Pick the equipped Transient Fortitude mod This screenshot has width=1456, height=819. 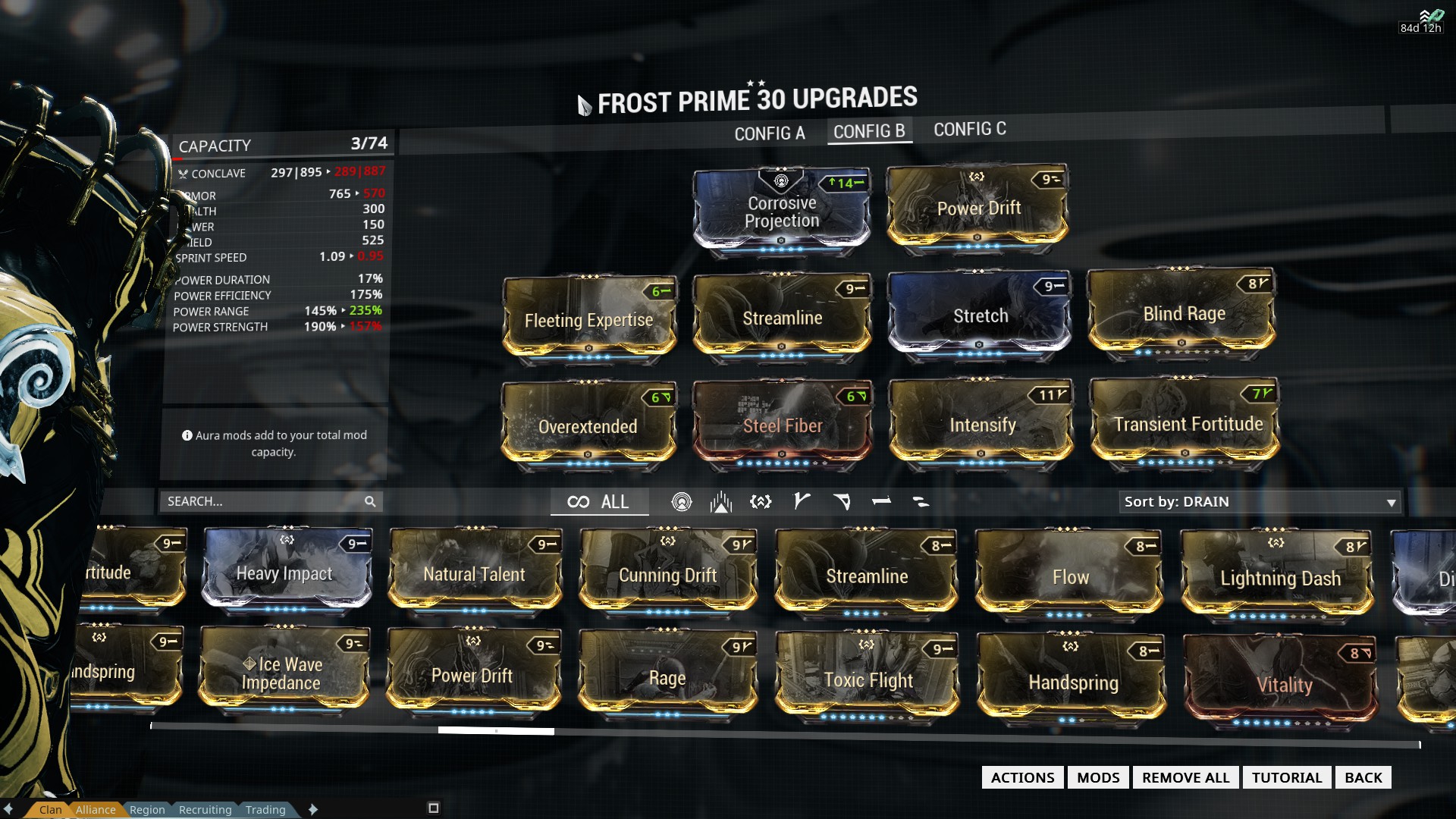coord(1187,423)
